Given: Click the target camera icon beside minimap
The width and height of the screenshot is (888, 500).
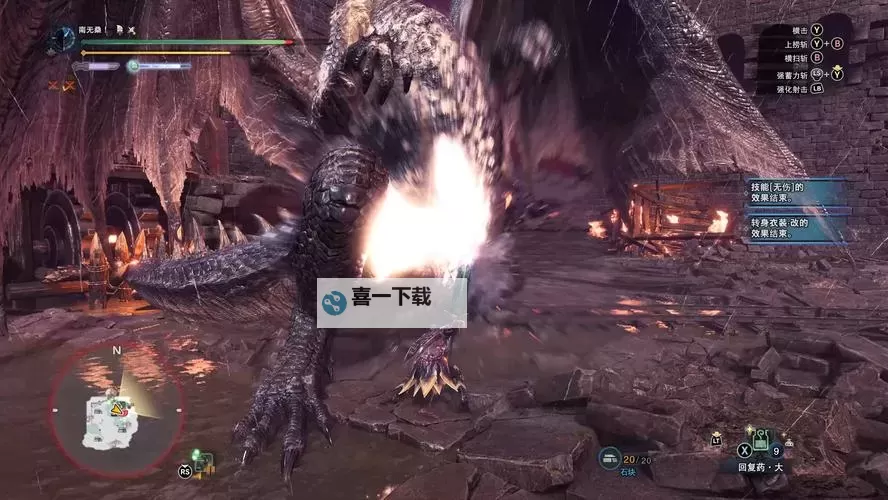Looking at the screenshot, I should pos(203,462).
